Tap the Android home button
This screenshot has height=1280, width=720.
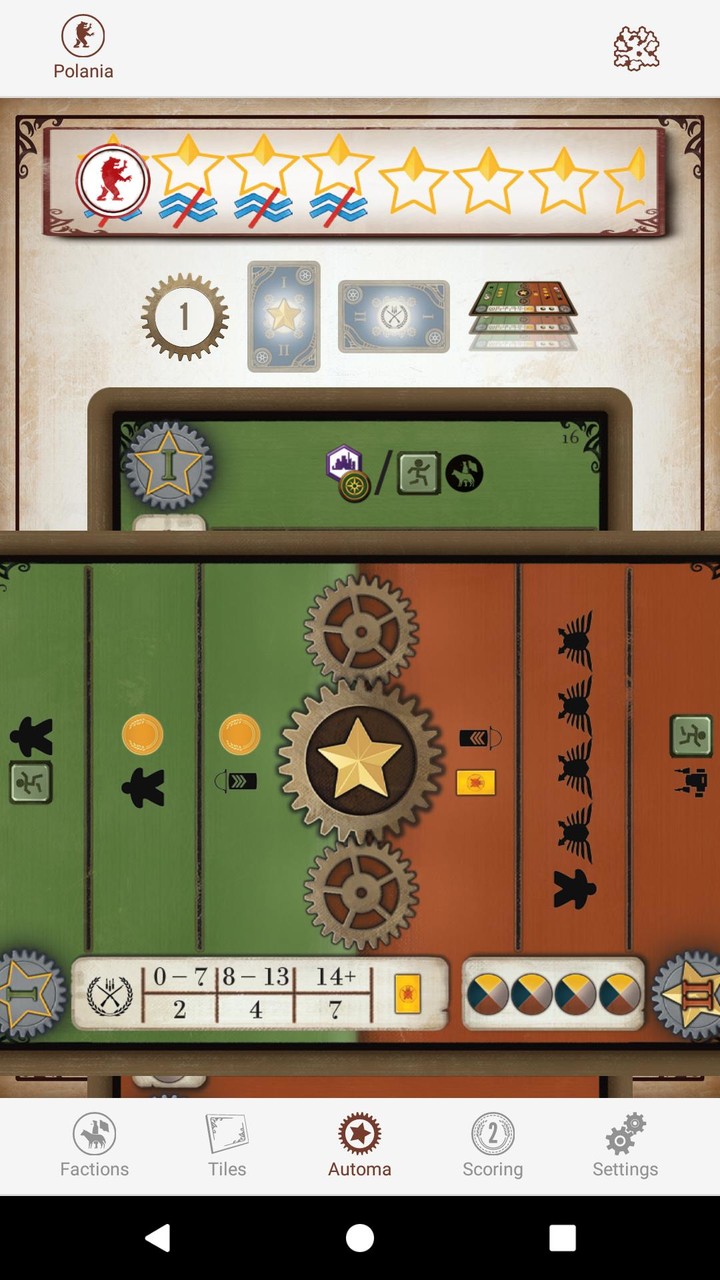(x=360, y=1238)
